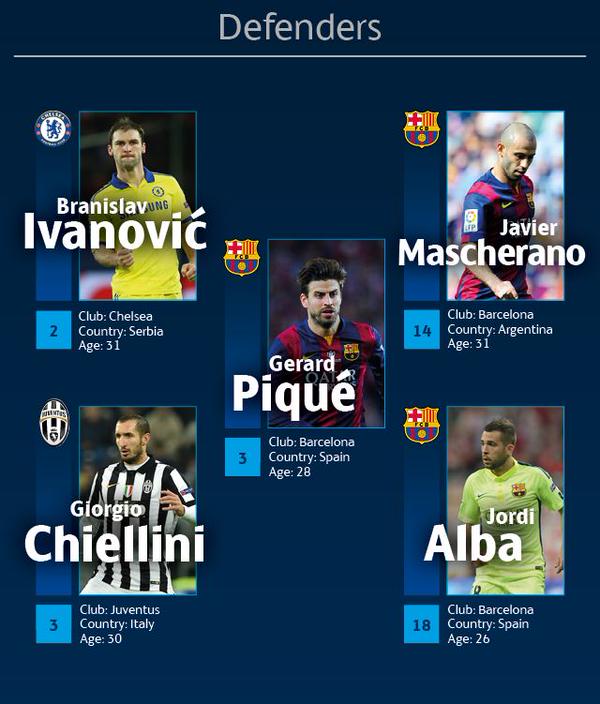
Task: Choose Gerard Piqué's player photo
Action: coord(326,333)
